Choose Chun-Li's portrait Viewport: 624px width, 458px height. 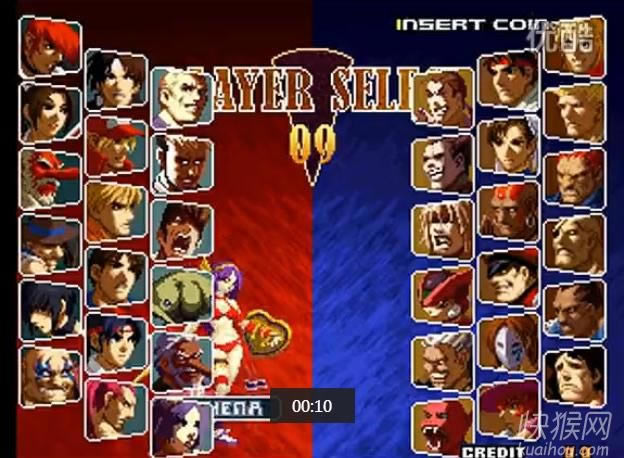tap(508, 146)
